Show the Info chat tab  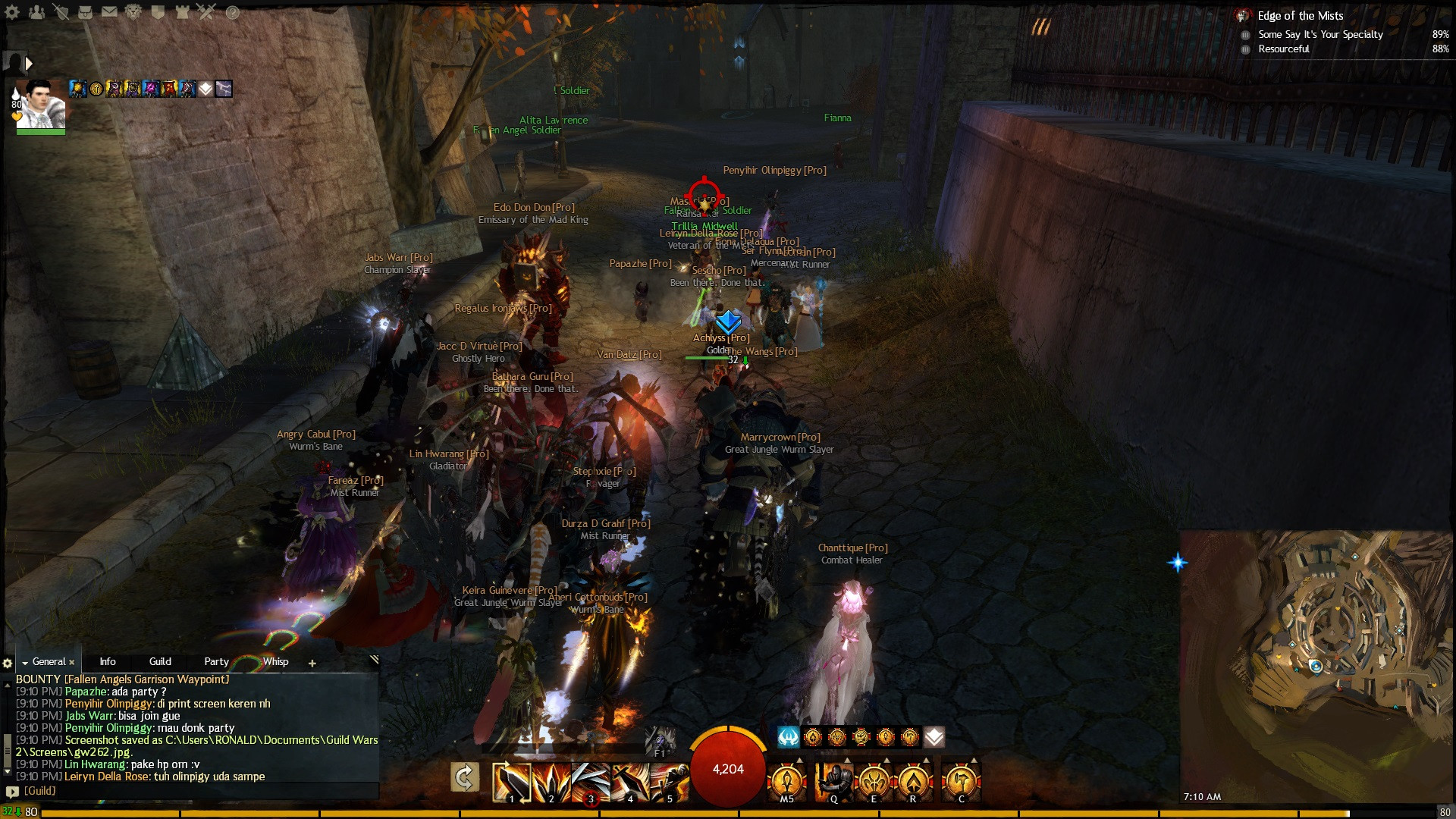pyautogui.click(x=108, y=662)
